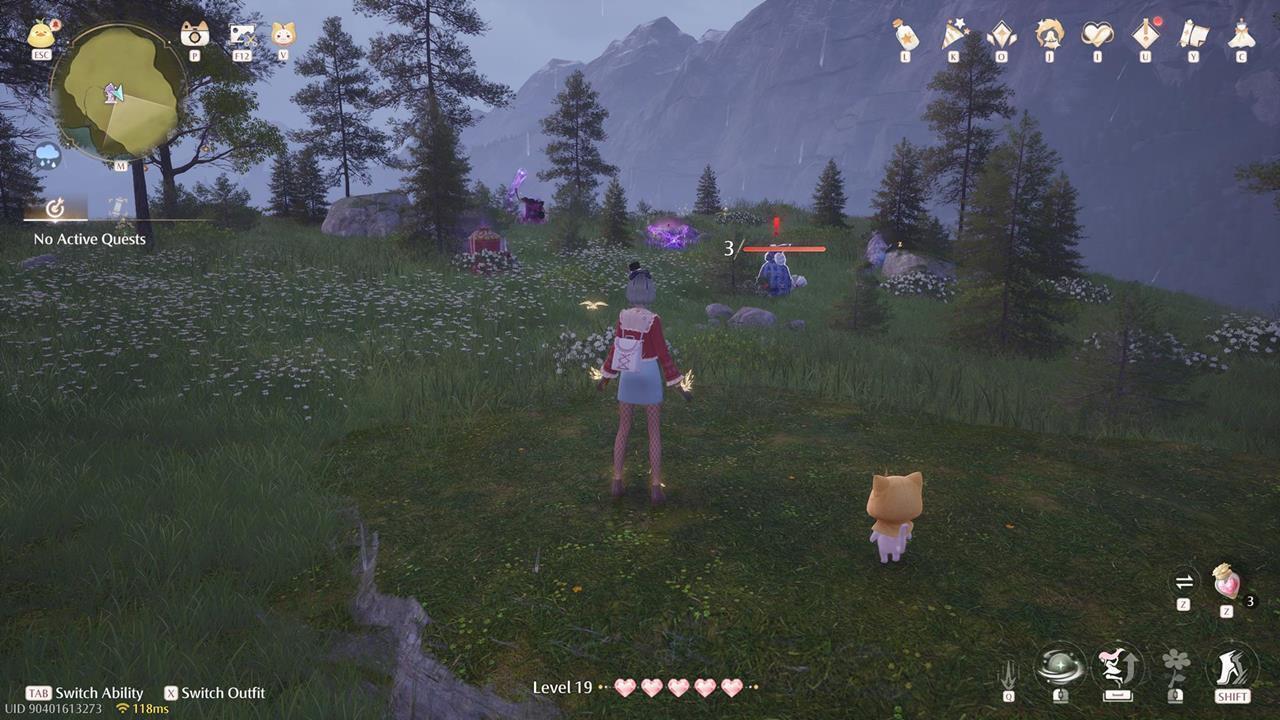Screen dimensions: 1280x720
Task: Open the dress wardrobe icon at top right
Action: (1241, 33)
